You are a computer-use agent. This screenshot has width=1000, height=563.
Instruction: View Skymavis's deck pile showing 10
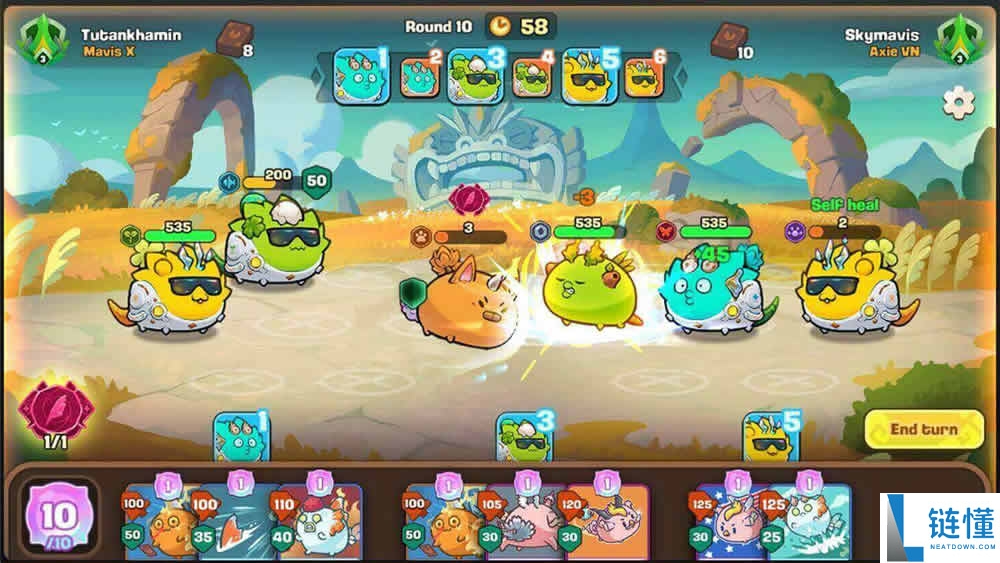tap(727, 42)
